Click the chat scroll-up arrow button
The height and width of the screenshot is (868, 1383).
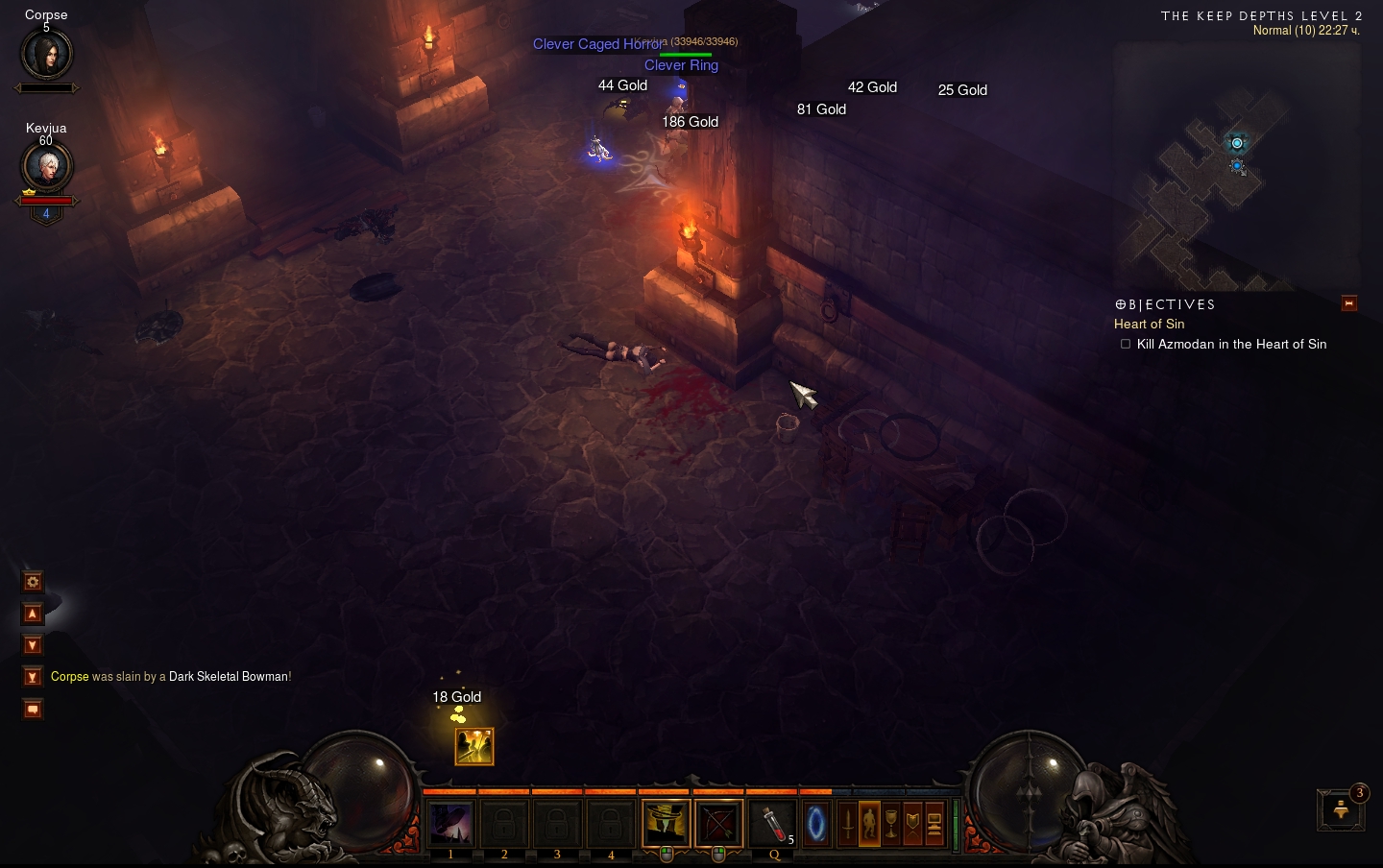point(33,614)
